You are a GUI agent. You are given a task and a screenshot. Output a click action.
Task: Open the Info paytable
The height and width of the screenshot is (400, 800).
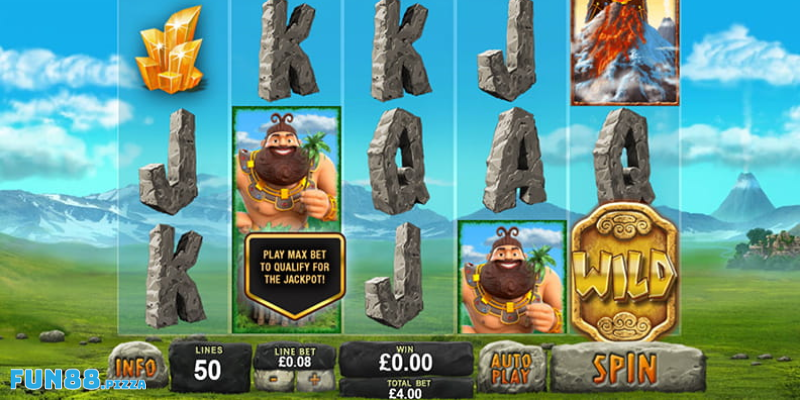click(x=137, y=365)
